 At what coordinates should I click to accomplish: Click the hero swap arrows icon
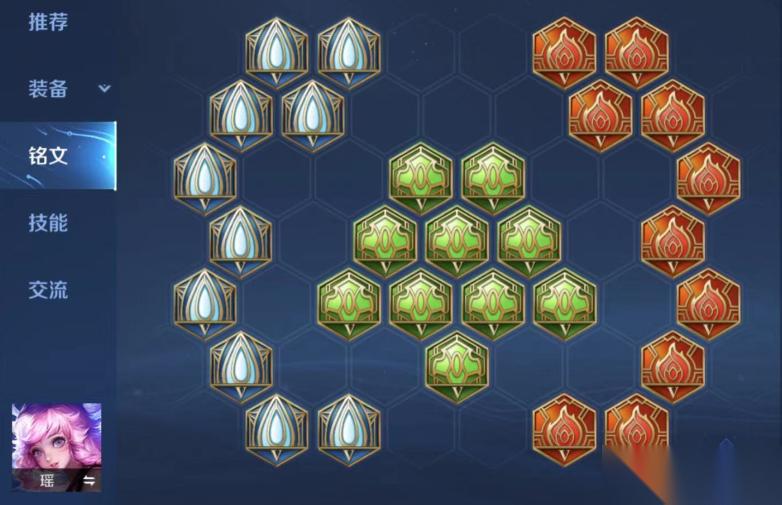click(88, 481)
